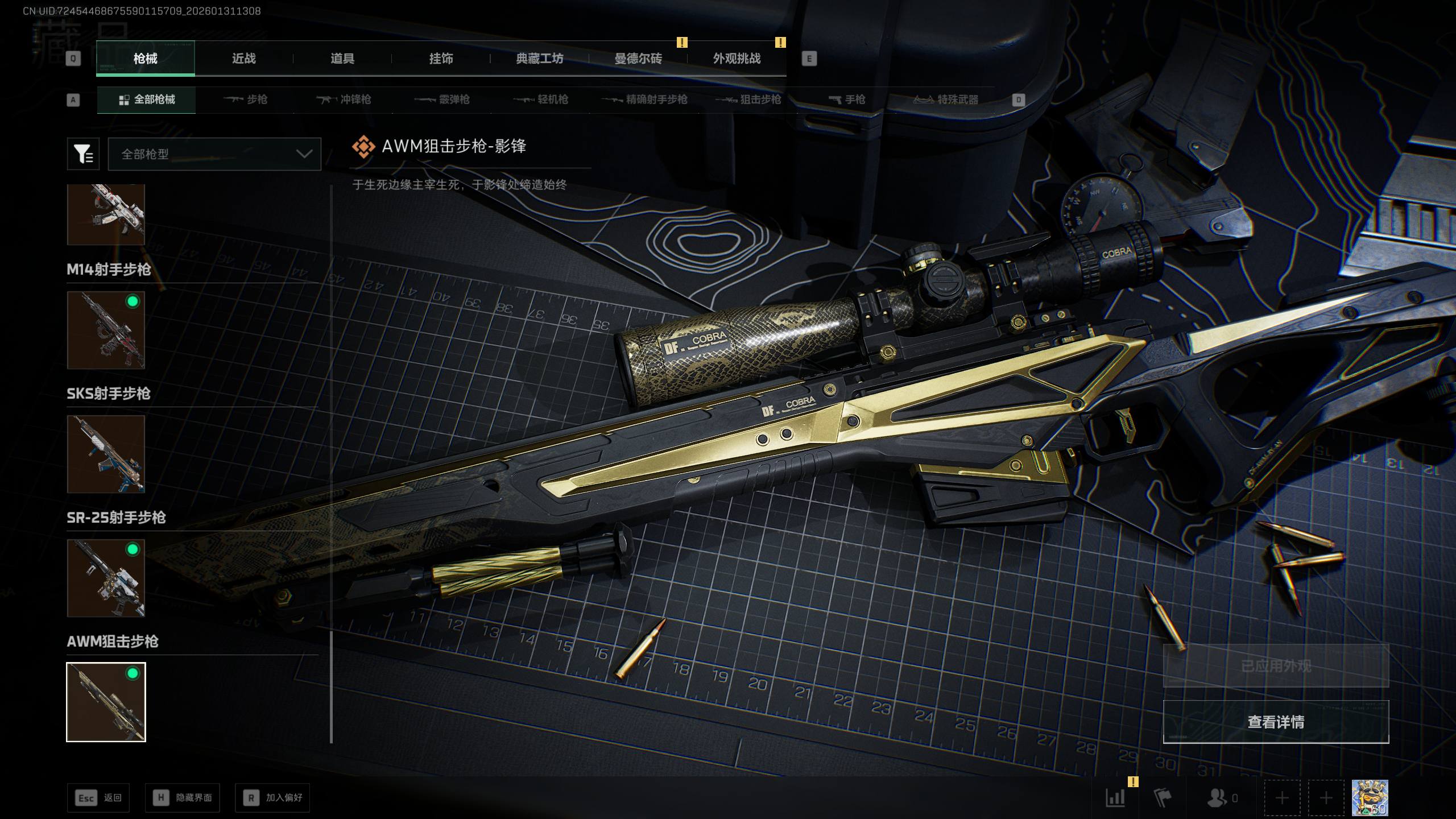Viewport: 1456px width, 819px height.
Task: Open the 全部枪型 weapon type dropdown
Action: tap(214, 154)
